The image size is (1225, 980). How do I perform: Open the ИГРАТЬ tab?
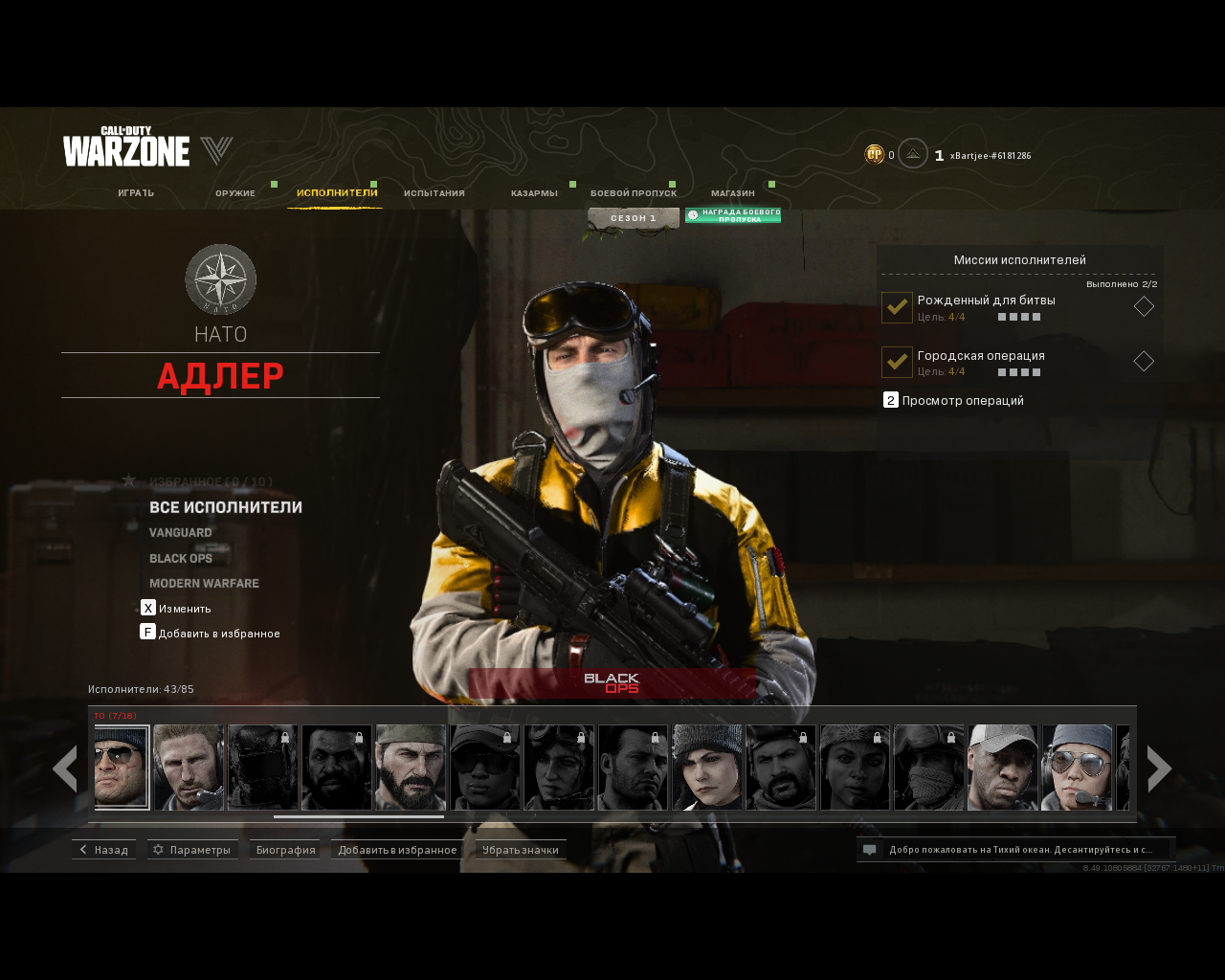click(x=136, y=193)
